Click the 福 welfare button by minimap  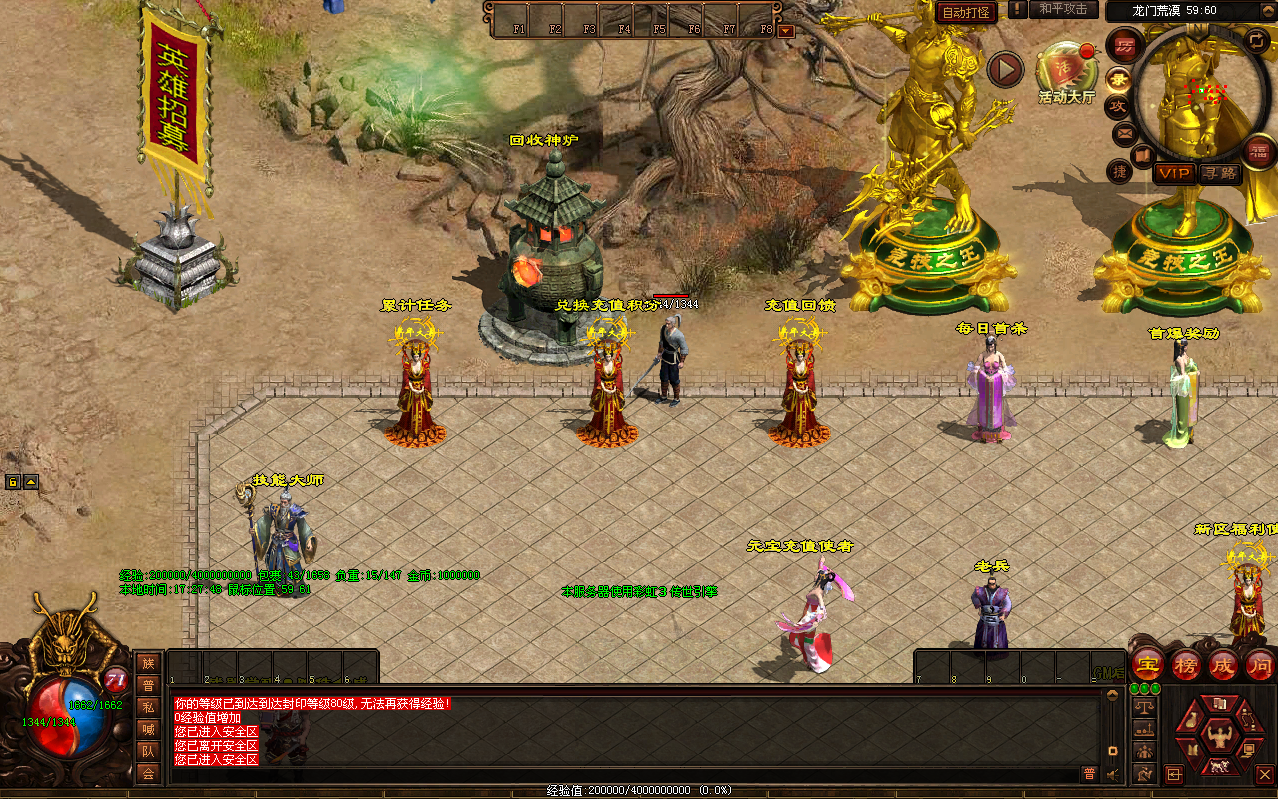click(x=1258, y=151)
